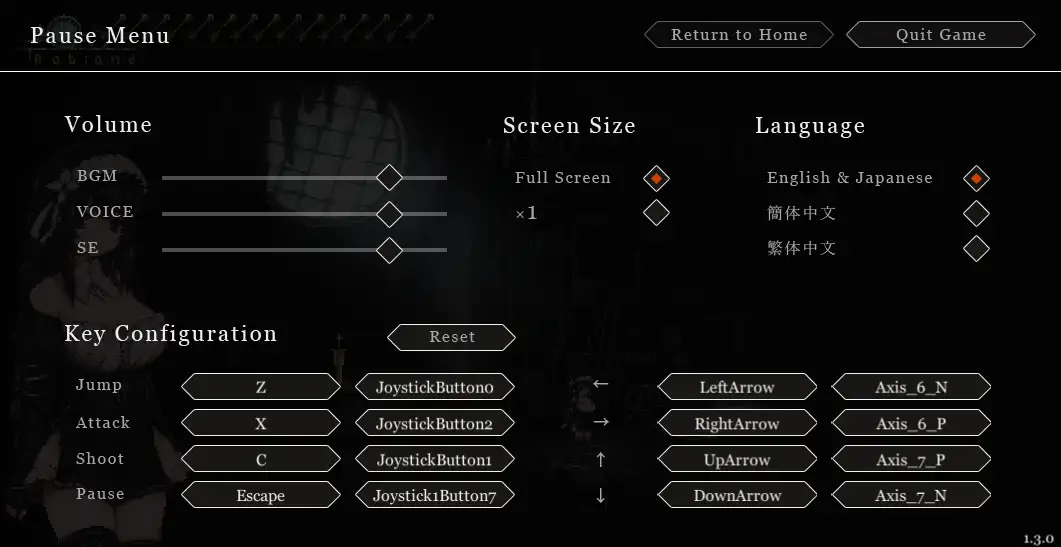The height and width of the screenshot is (547, 1061).
Task: Click the VOICE volume slider handle
Action: (x=389, y=214)
